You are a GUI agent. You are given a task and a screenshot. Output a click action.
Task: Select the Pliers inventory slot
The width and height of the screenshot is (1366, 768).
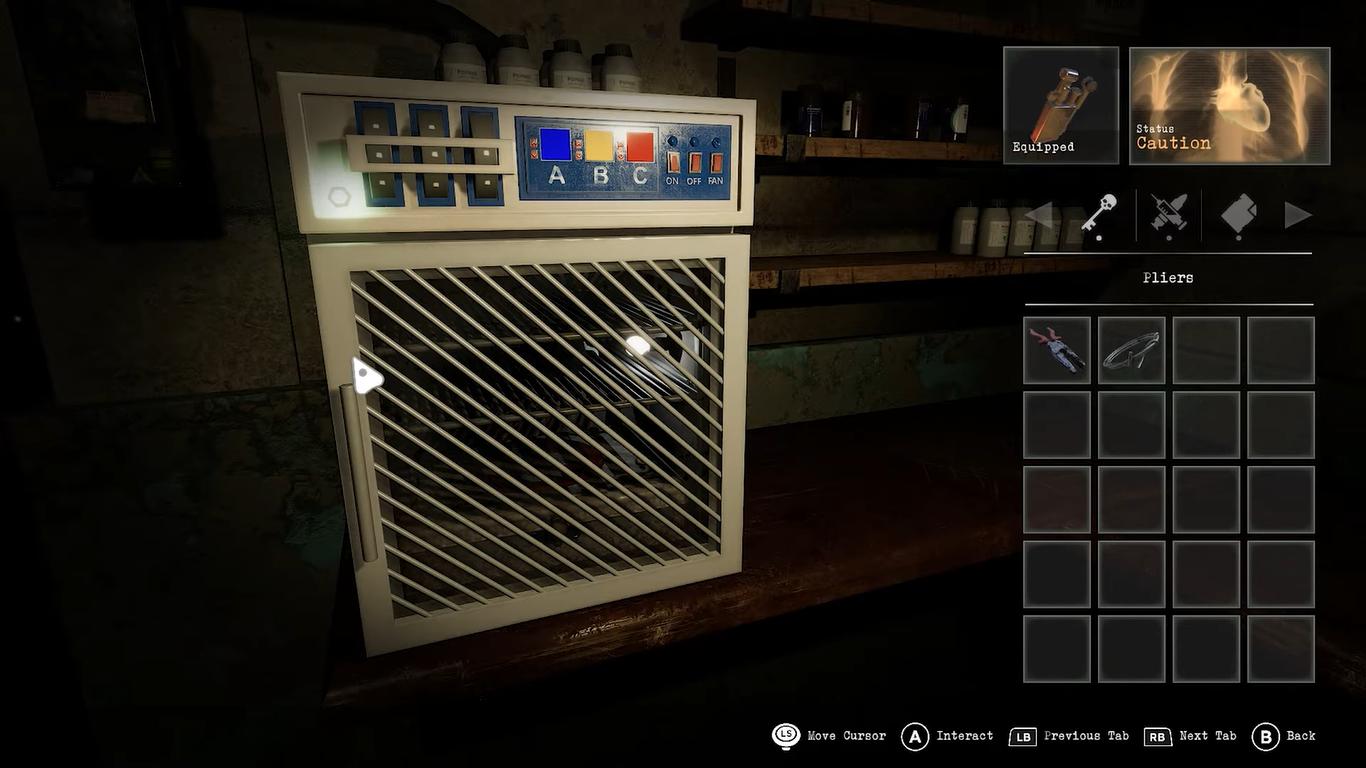[x=1057, y=350]
